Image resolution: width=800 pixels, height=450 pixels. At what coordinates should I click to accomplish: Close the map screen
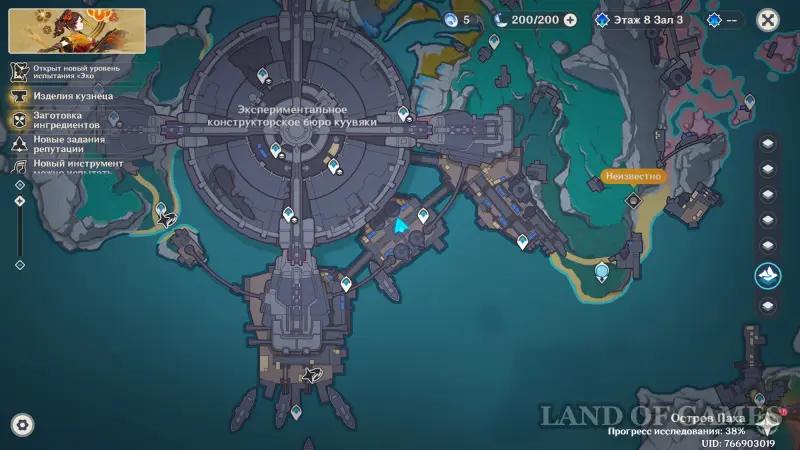coord(767,19)
